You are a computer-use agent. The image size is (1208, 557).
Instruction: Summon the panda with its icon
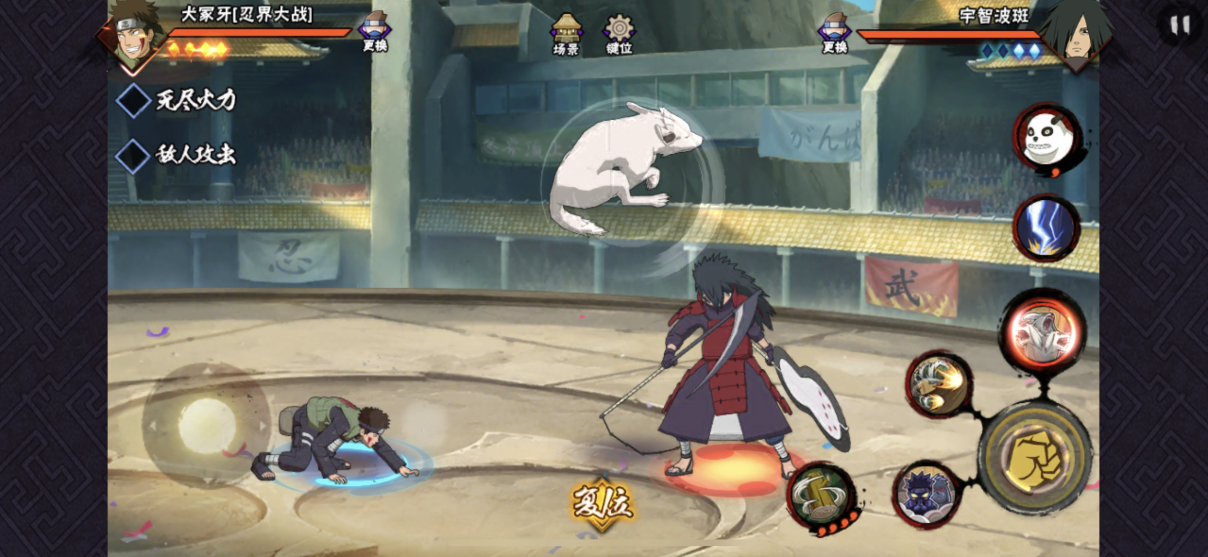click(x=1047, y=141)
